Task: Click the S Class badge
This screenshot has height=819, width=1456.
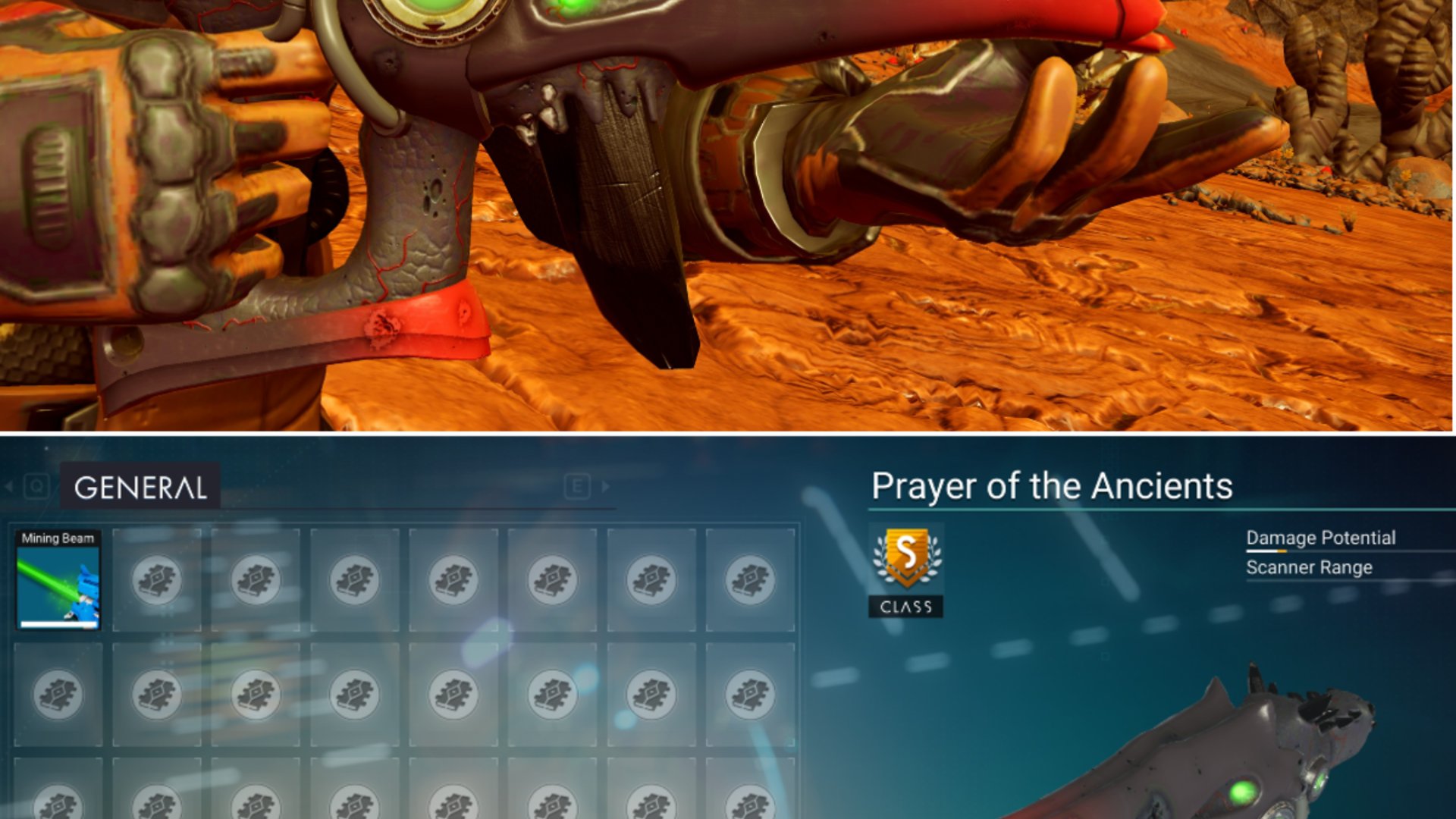Action: pos(906,560)
